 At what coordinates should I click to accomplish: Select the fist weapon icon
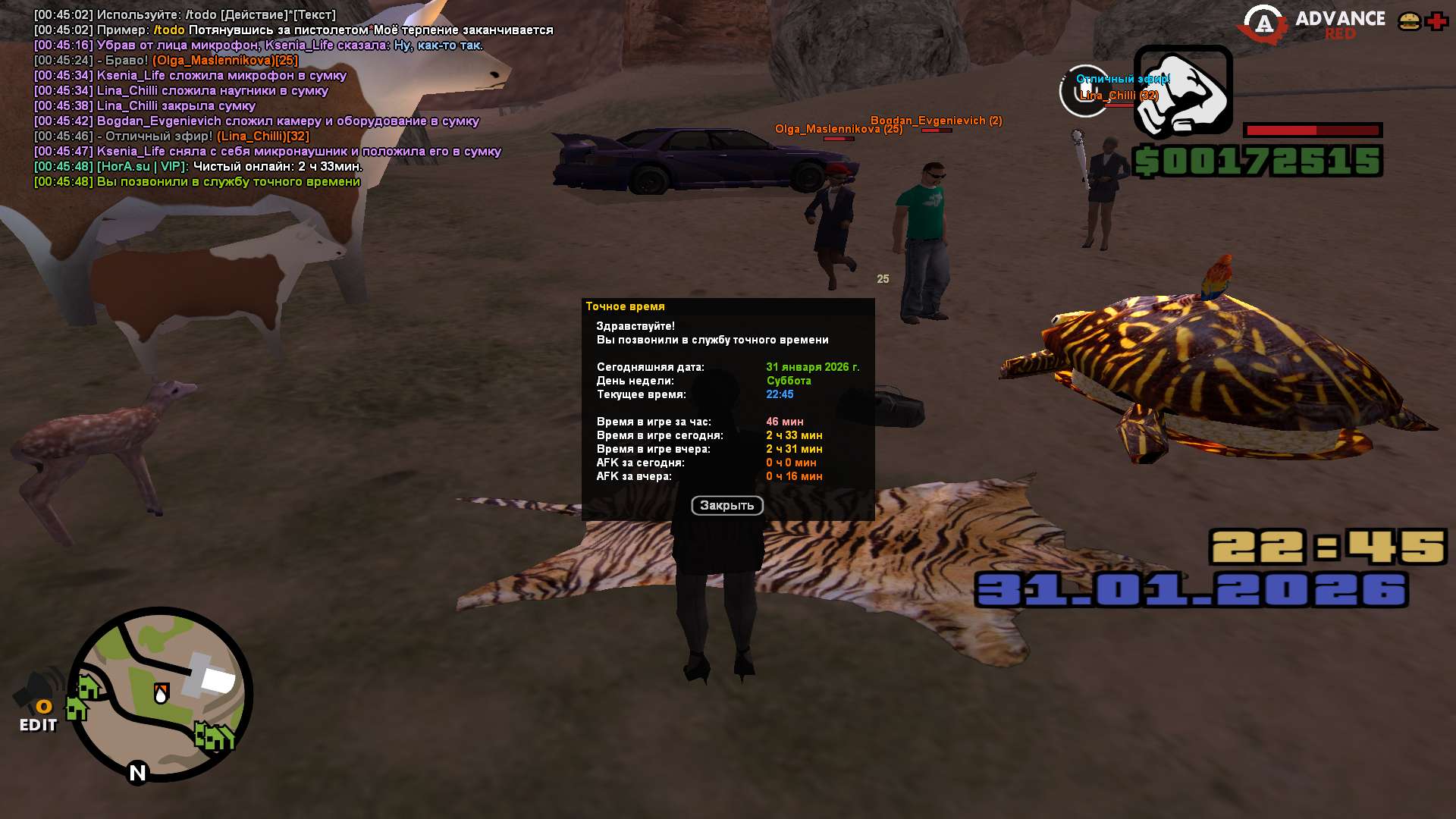1182,91
